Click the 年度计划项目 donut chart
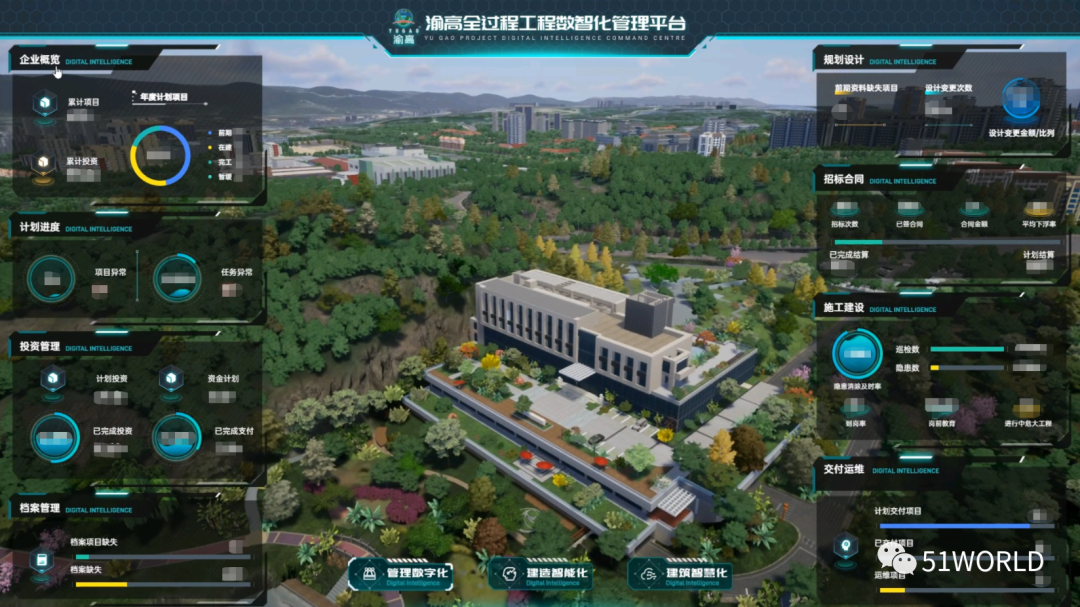1080x607 pixels. click(160, 156)
